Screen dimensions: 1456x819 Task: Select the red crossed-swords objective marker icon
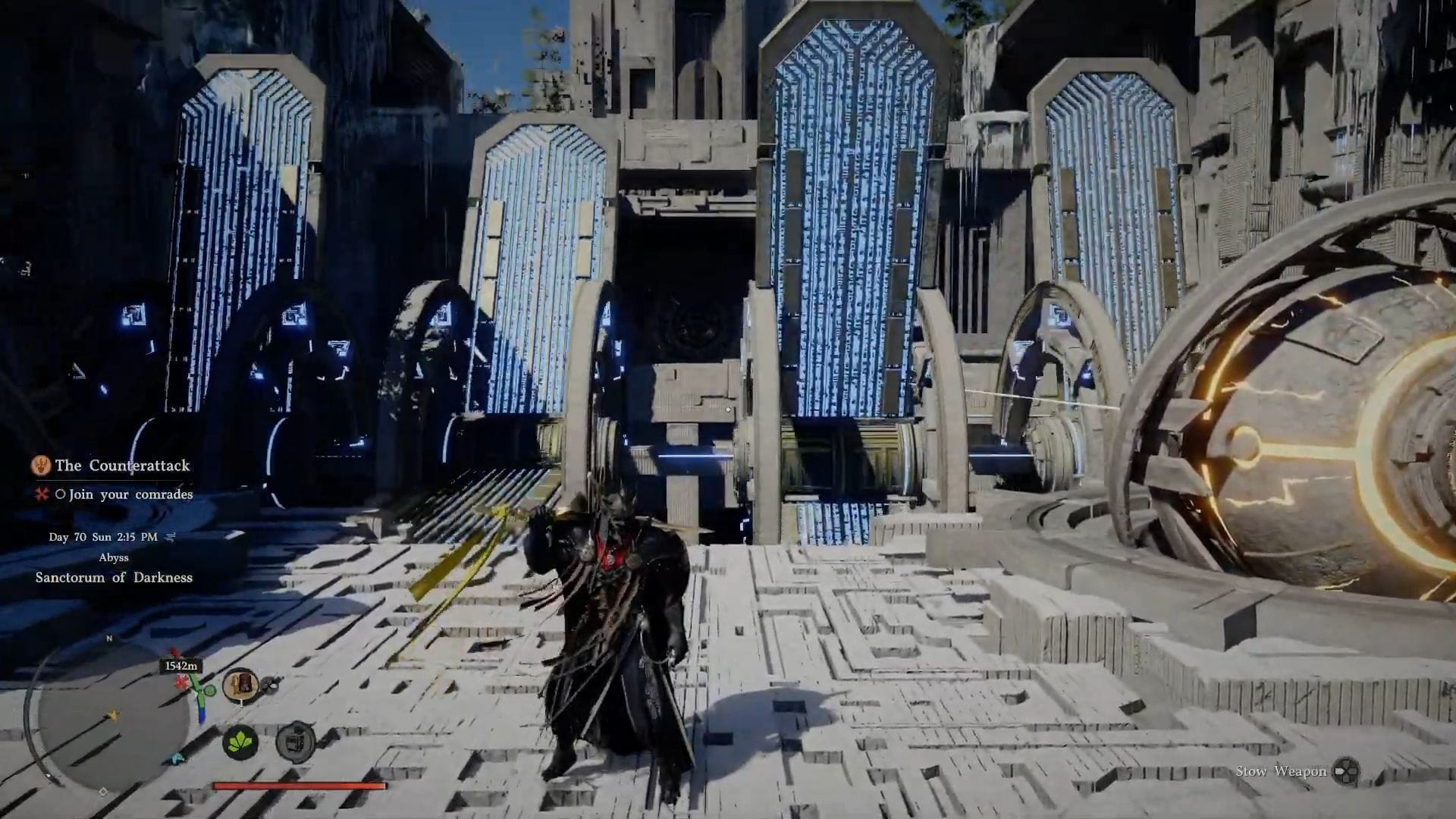coord(41,495)
